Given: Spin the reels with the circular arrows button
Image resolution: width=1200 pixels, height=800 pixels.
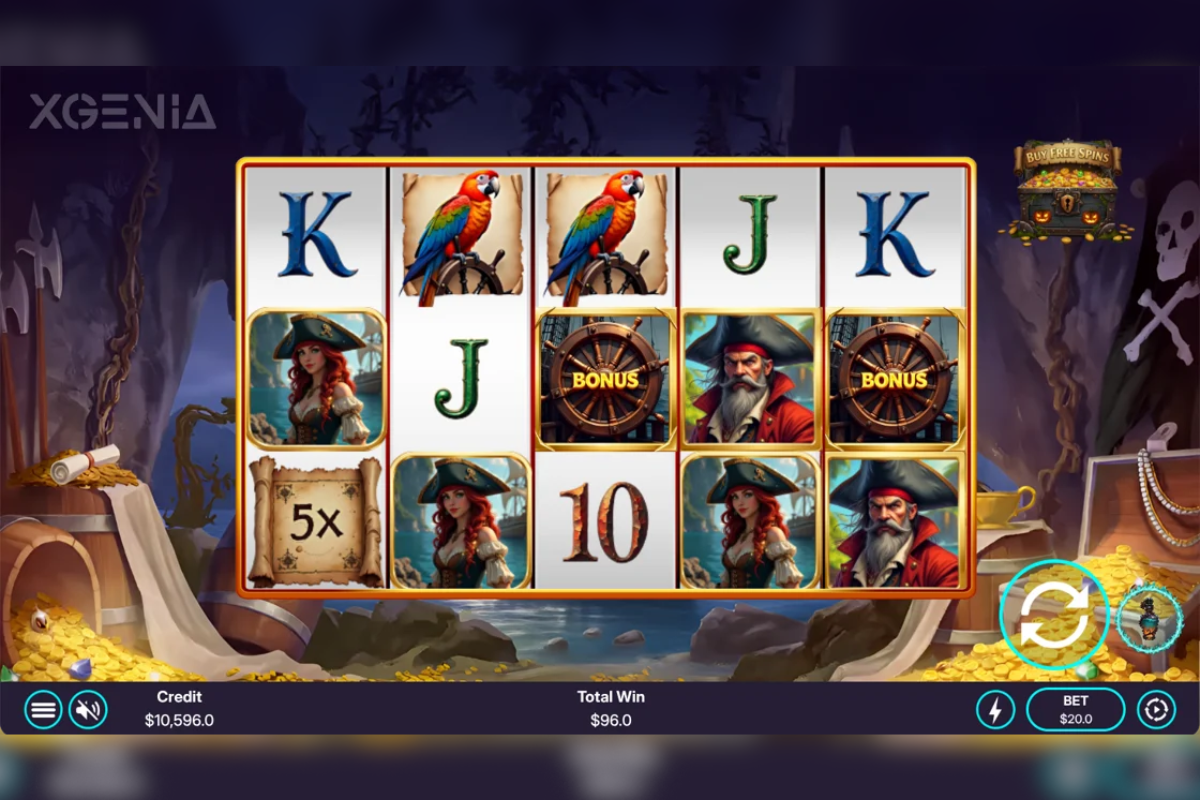Looking at the screenshot, I should click(x=1054, y=614).
